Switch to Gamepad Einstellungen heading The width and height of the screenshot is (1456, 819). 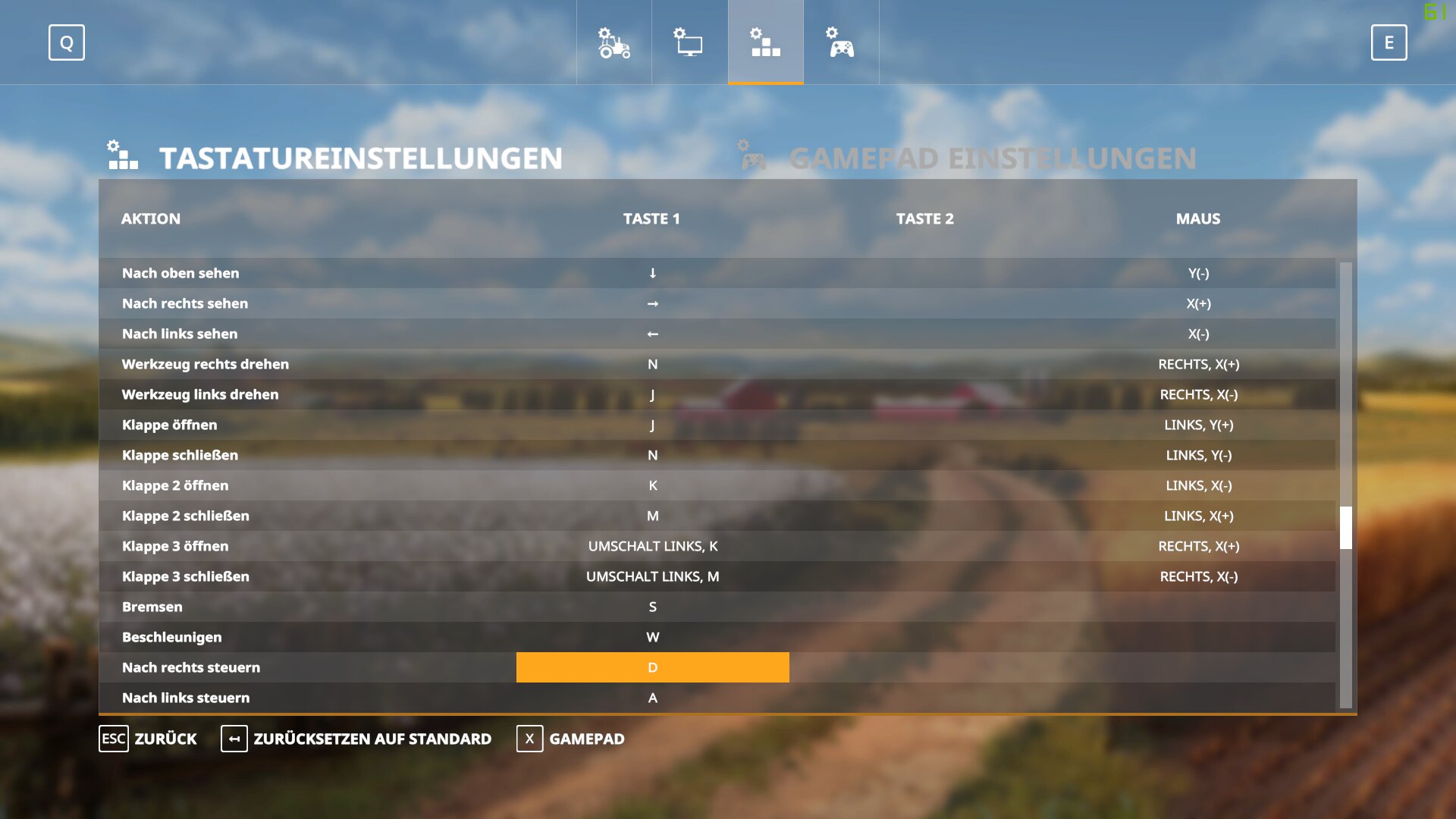pos(992,158)
